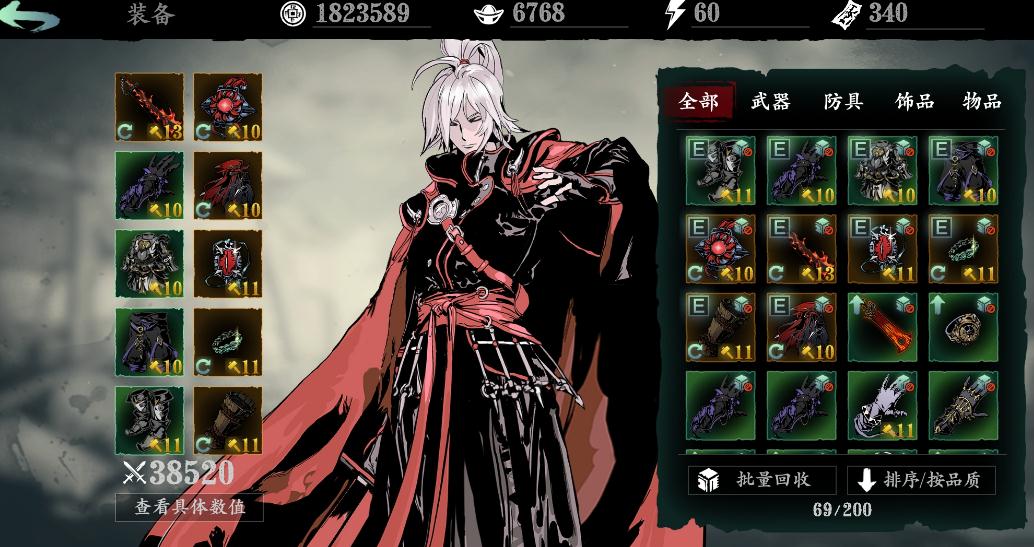Select the equipped red gem amulet slot
This screenshot has height=547, width=1034.
click(228, 107)
